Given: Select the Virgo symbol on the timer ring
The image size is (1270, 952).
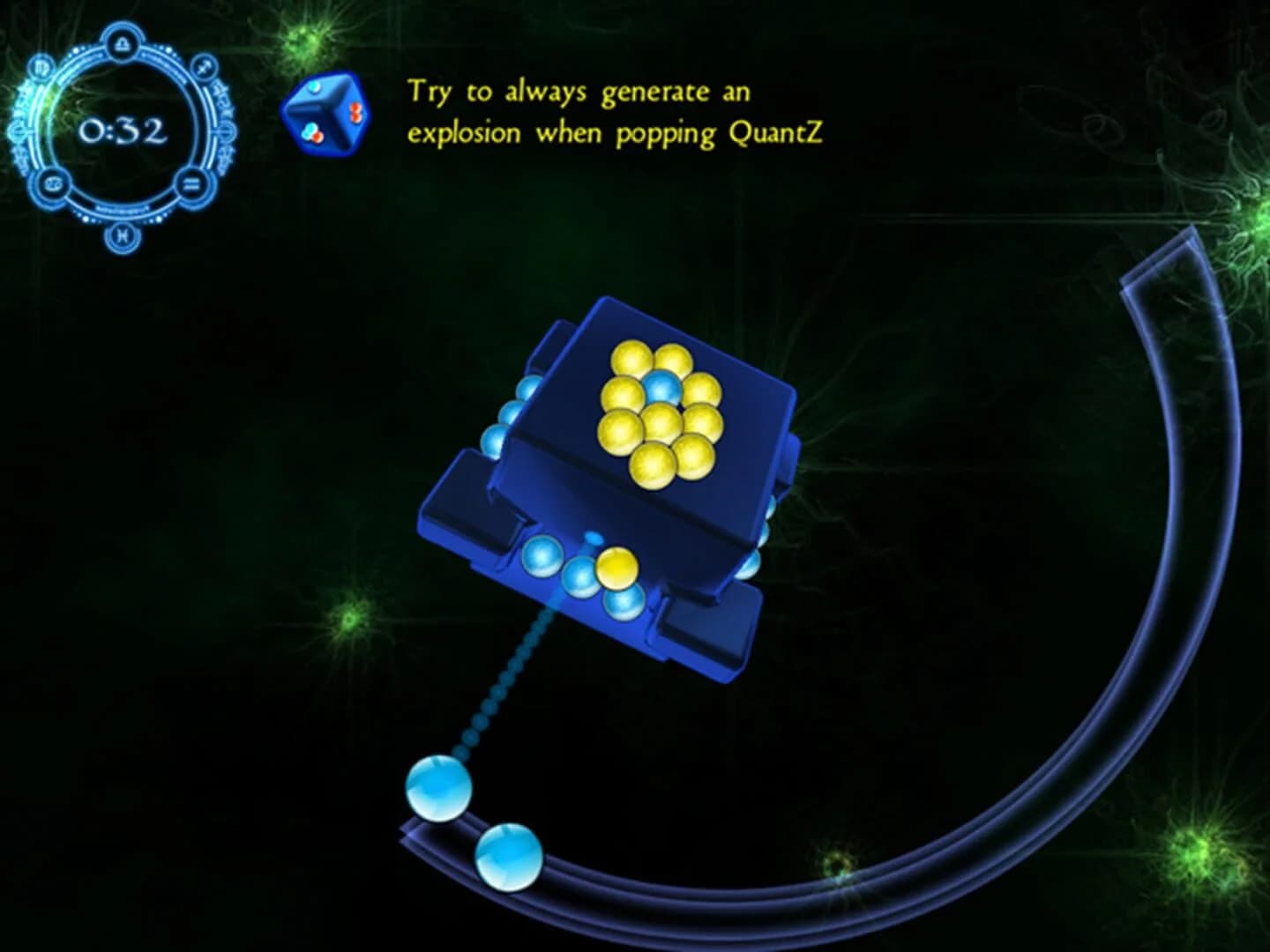Looking at the screenshot, I should coord(40,65).
